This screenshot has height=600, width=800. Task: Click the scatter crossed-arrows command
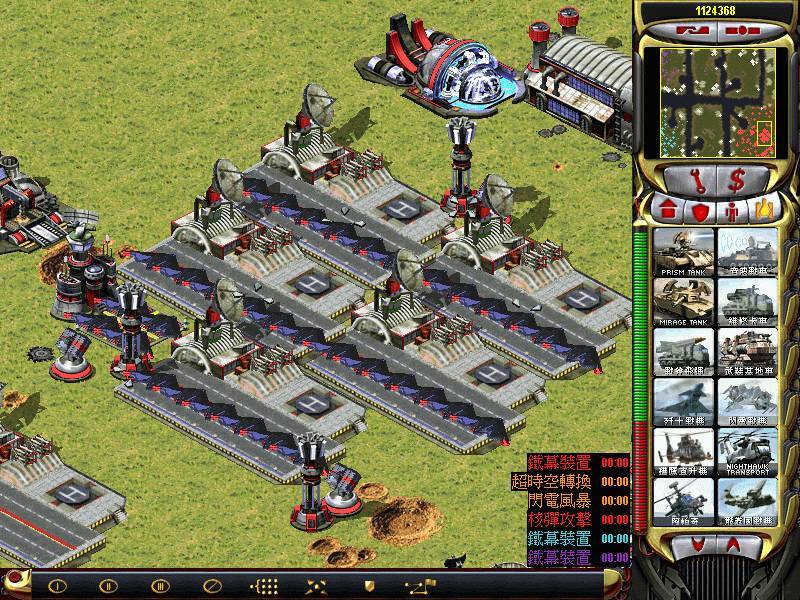point(317,585)
